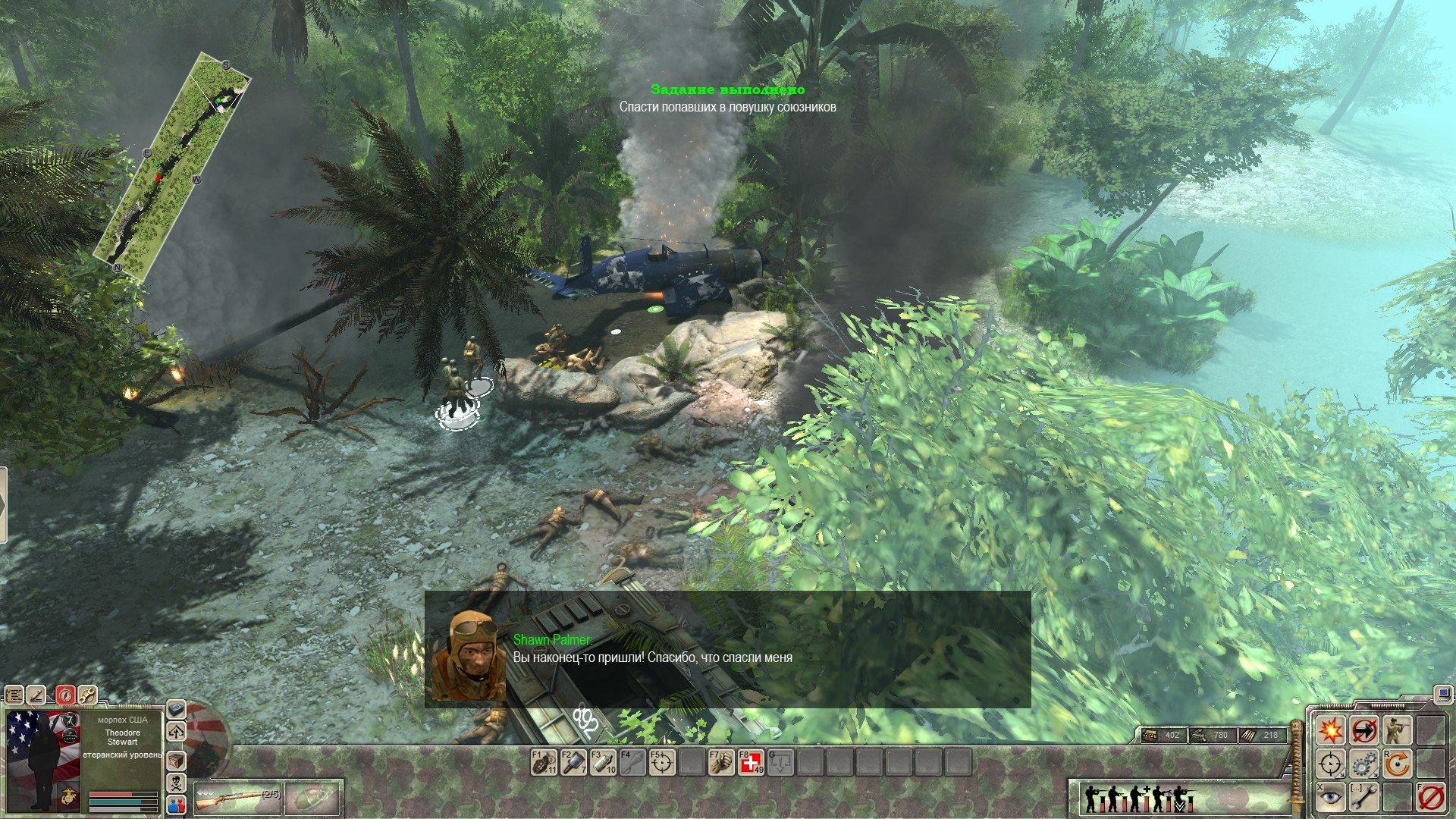
Task: Click the eye view command
Action: pos(1330,797)
